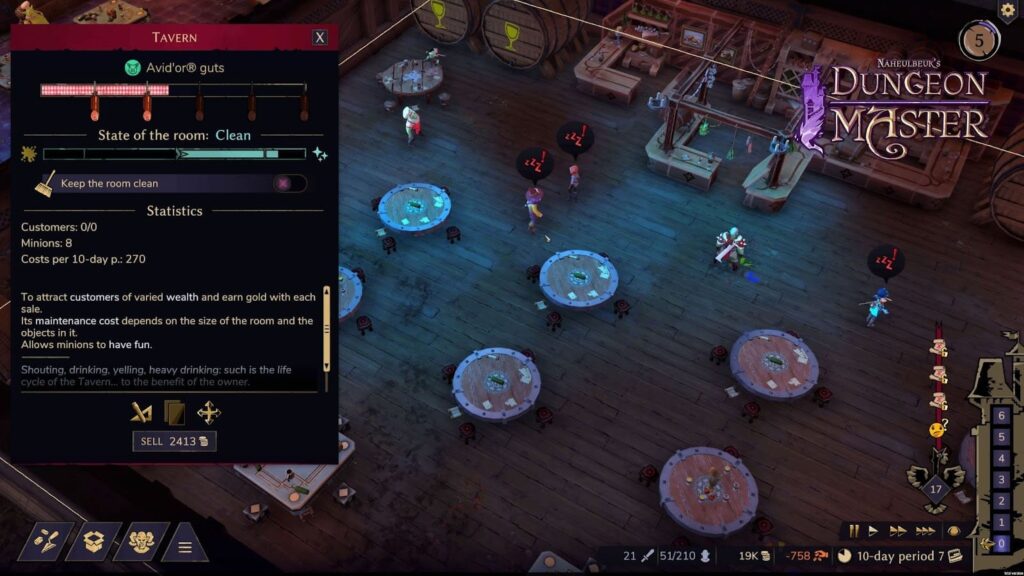
Task: Open the horned monster minions menu
Action: [x=141, y=541]
